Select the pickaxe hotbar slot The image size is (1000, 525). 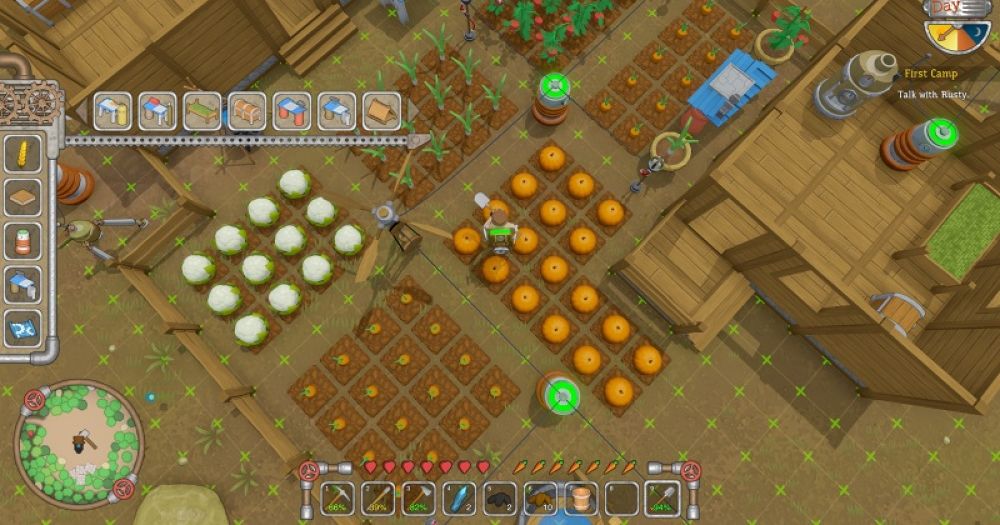tap(338, 497)
